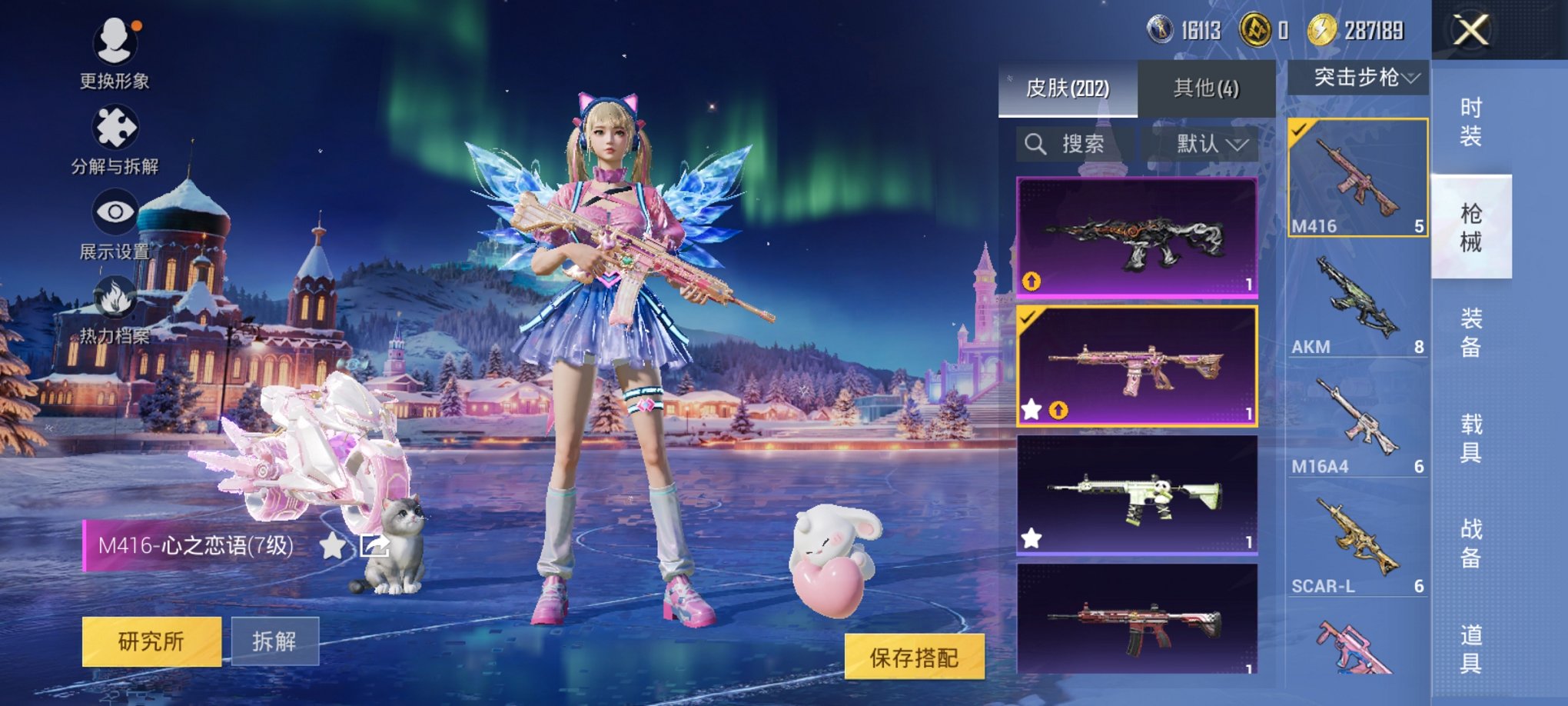This screenshot has height=706, width=1568.
Task: Switch to the 其他(4) tab
Action: coord(1204,88)
